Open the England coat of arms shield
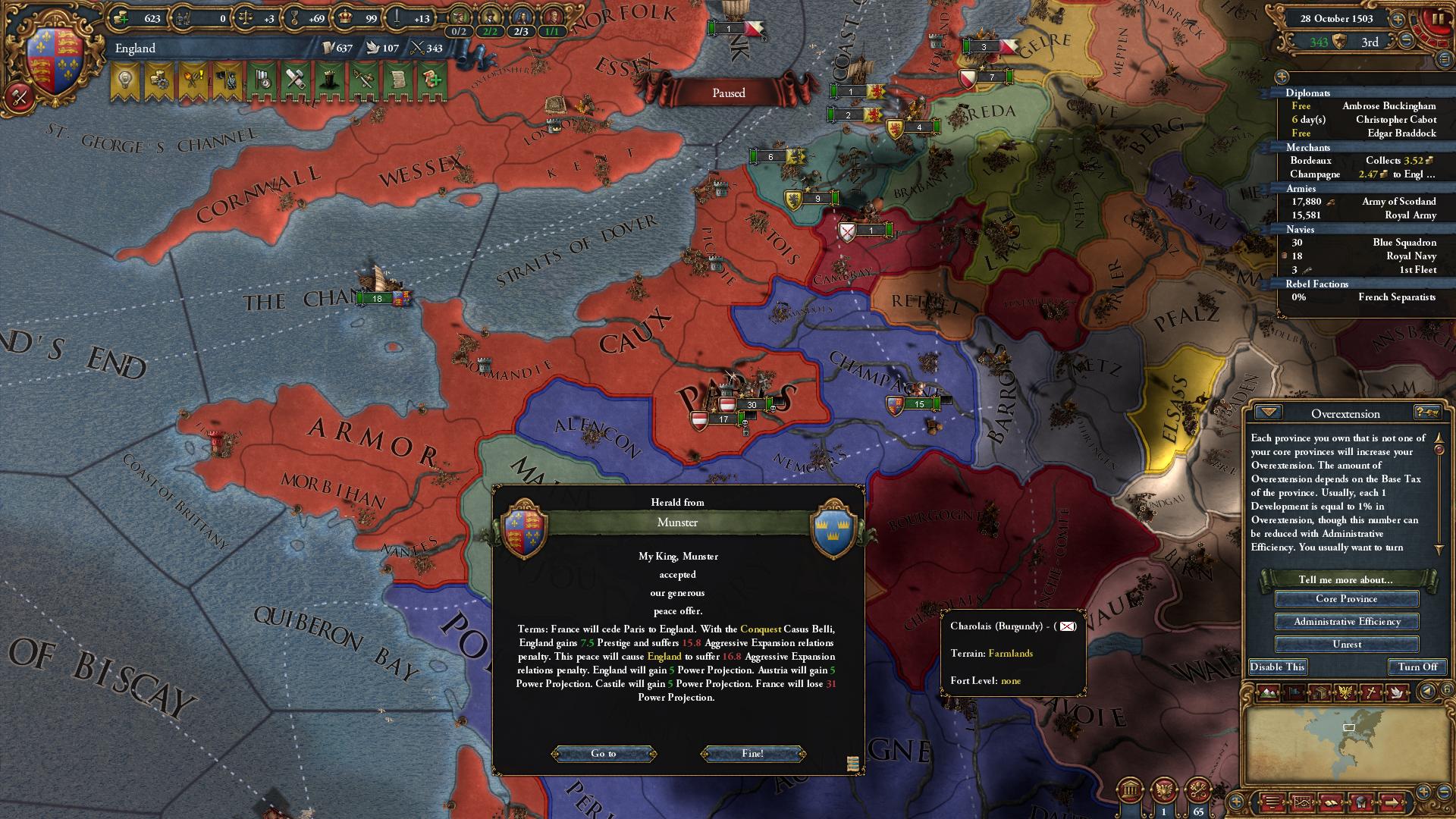 [55, 61]
